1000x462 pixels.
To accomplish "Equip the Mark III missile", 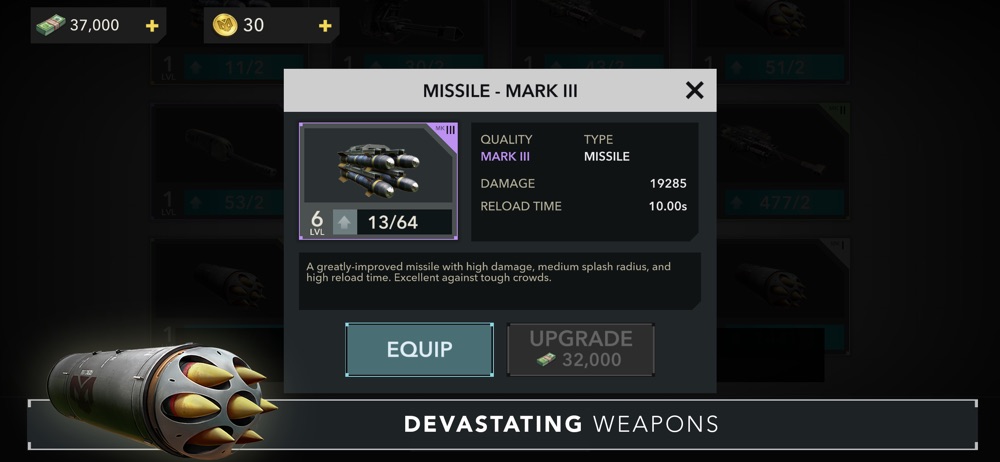I will tap(420, 349).
